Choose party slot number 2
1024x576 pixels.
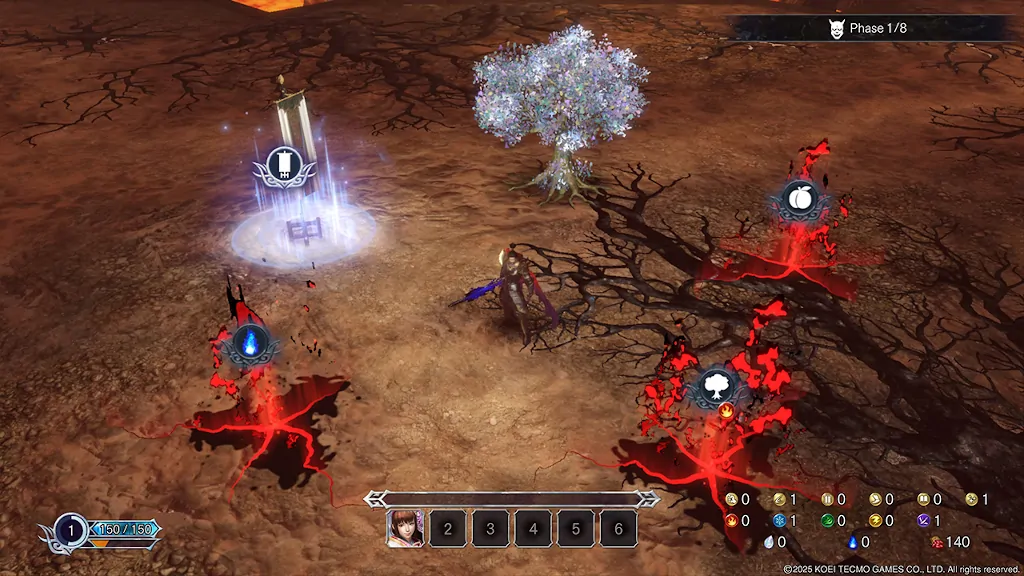pos(448,528)
